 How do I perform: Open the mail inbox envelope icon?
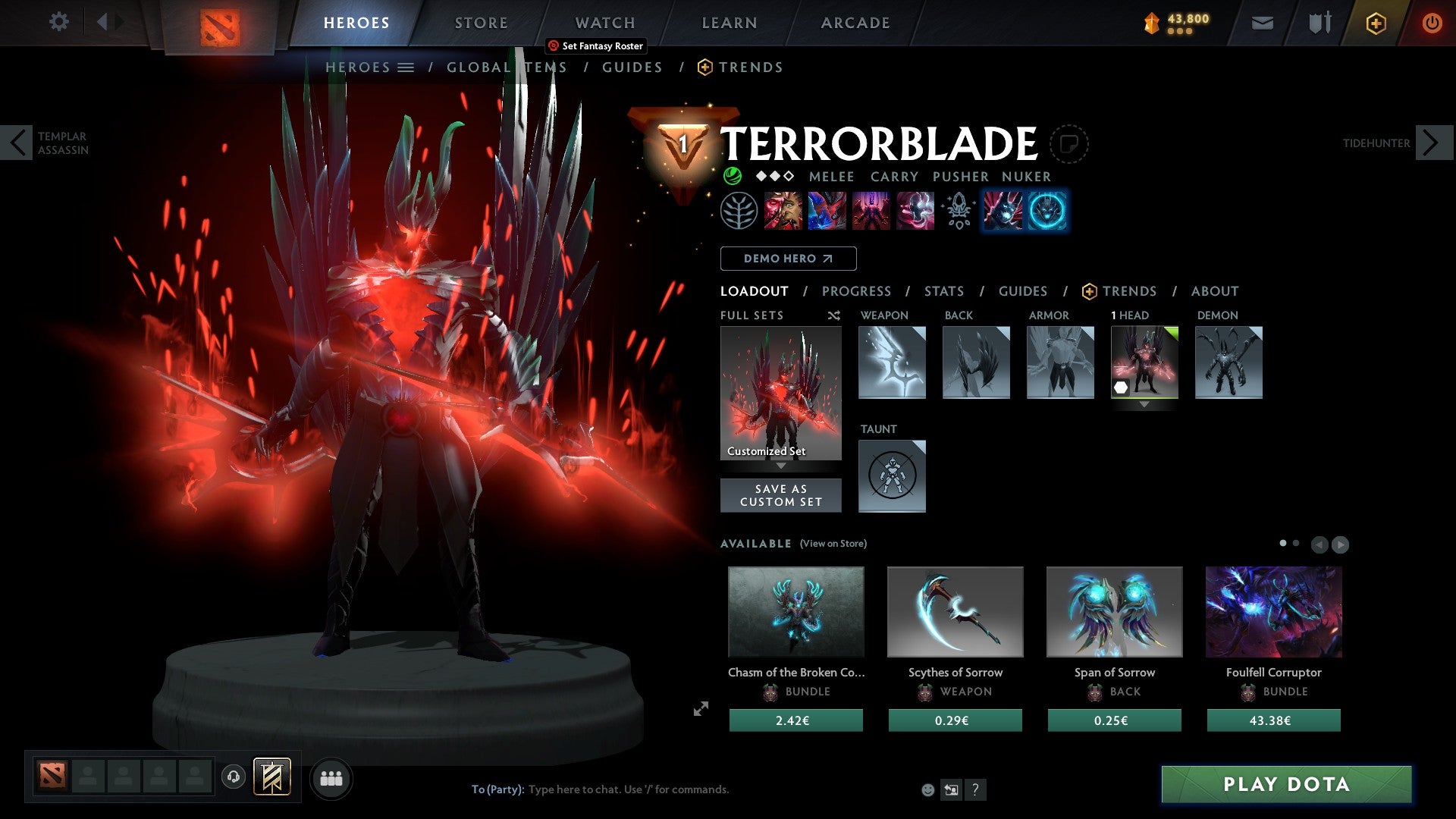tap(1263, 23)
